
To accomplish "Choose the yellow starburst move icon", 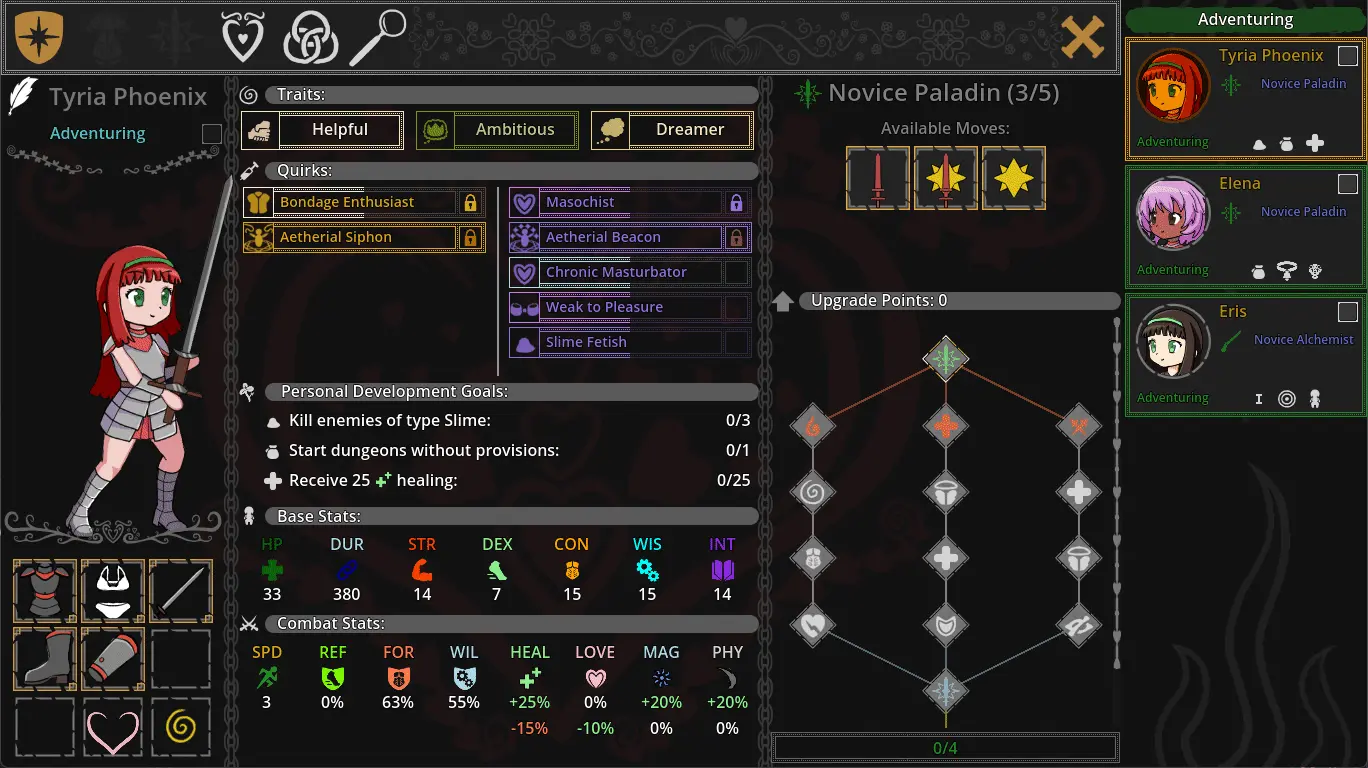I will 1014,178.
